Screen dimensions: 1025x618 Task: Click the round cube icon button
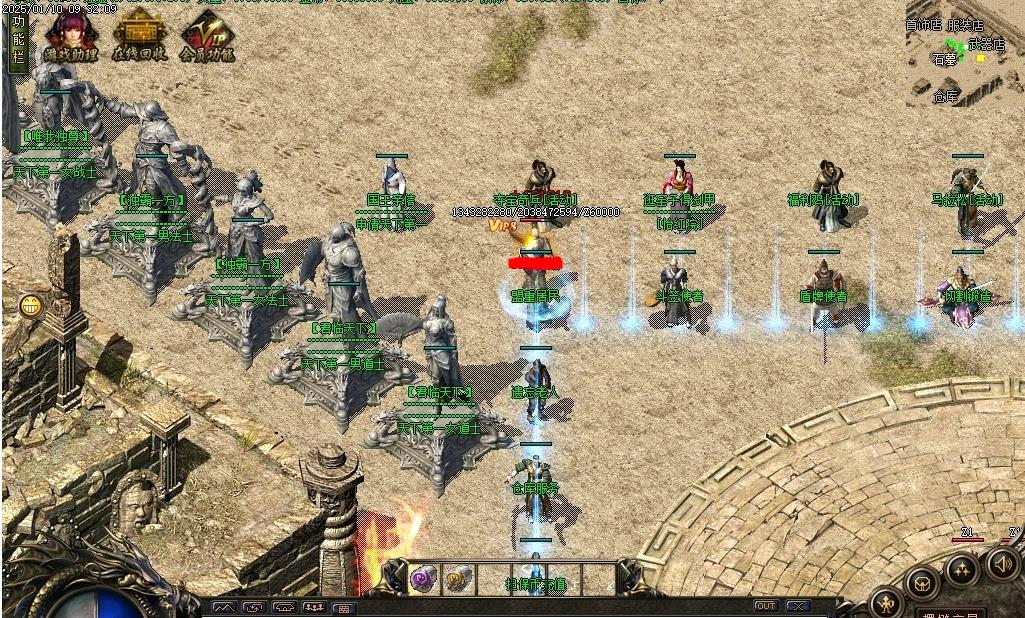[x=922, y=584]
